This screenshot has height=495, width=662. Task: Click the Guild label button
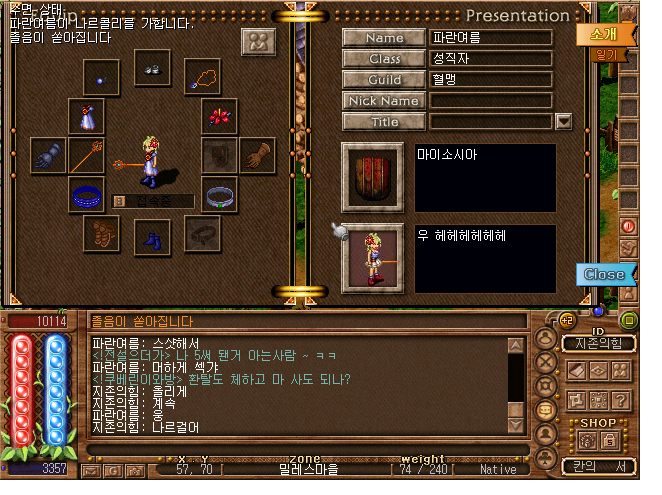(384, 79)
